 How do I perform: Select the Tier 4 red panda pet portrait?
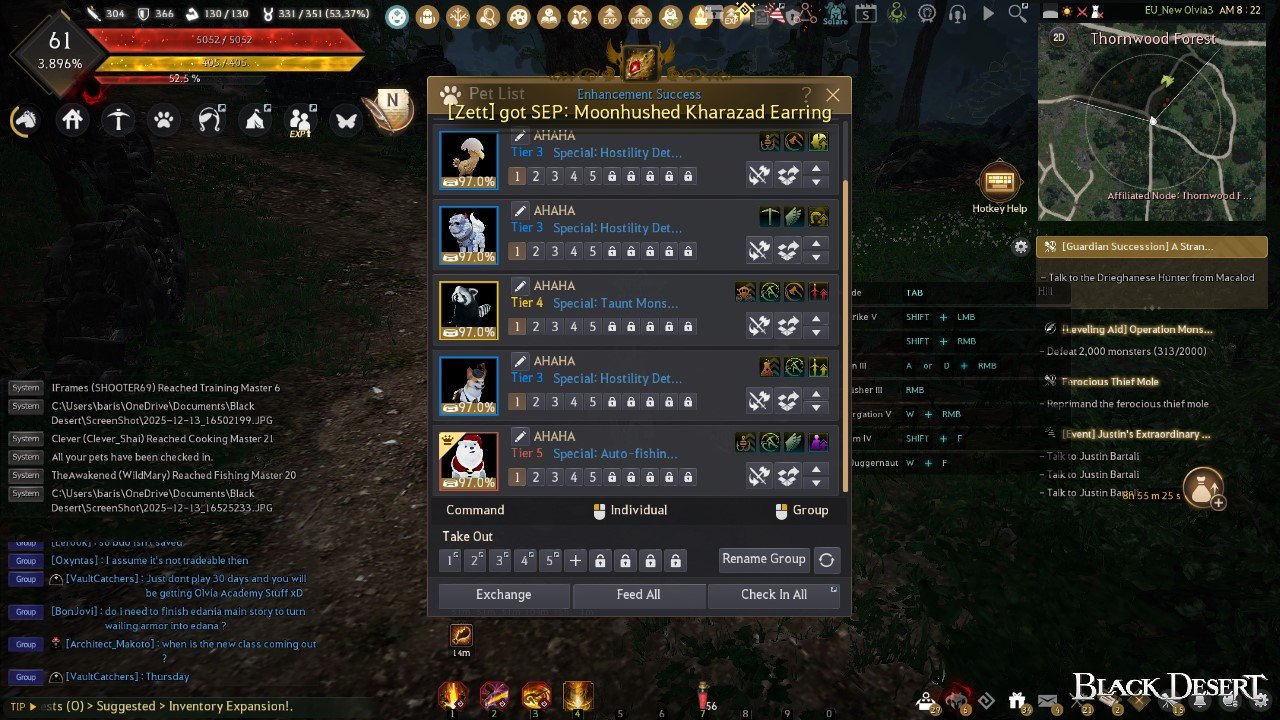469,310
